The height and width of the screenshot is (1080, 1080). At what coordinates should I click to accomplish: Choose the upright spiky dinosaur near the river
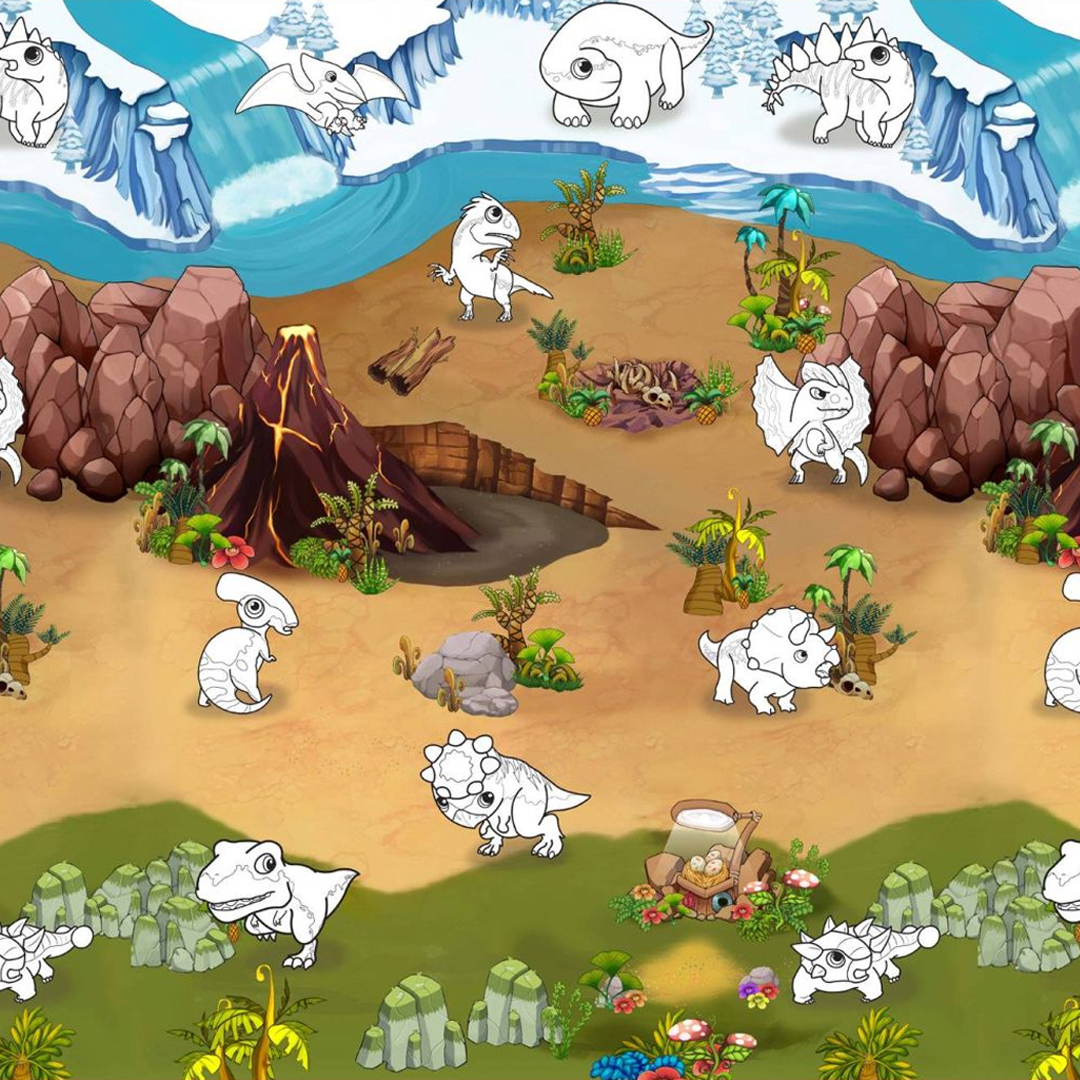coord(485,255)
